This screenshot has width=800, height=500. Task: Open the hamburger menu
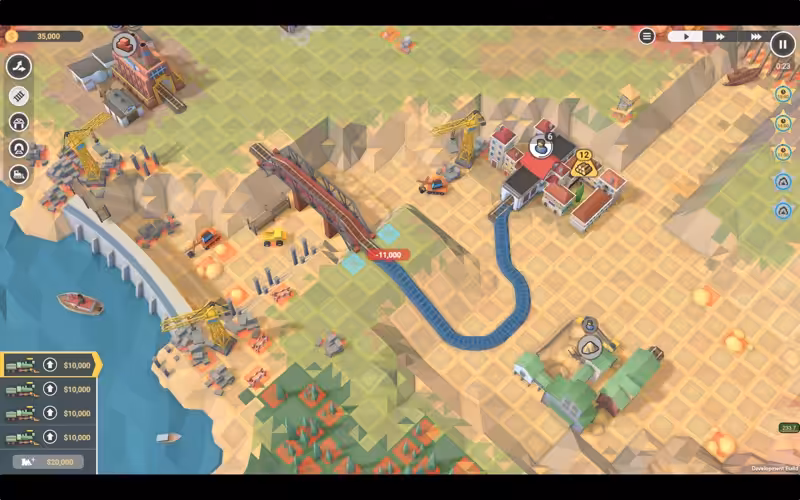(647, 37)
